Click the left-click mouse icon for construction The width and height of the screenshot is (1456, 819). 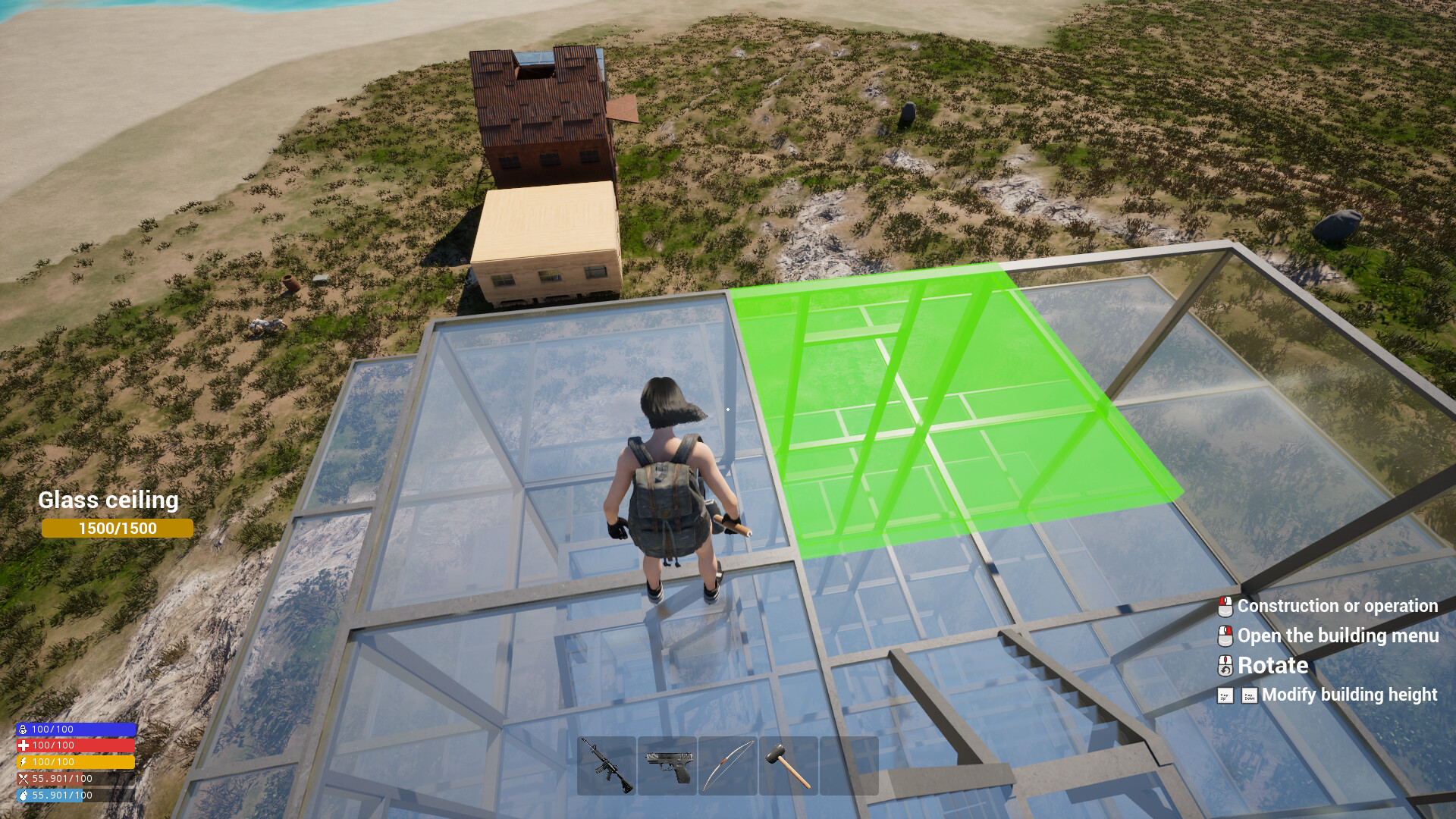tap(1225, 607)
